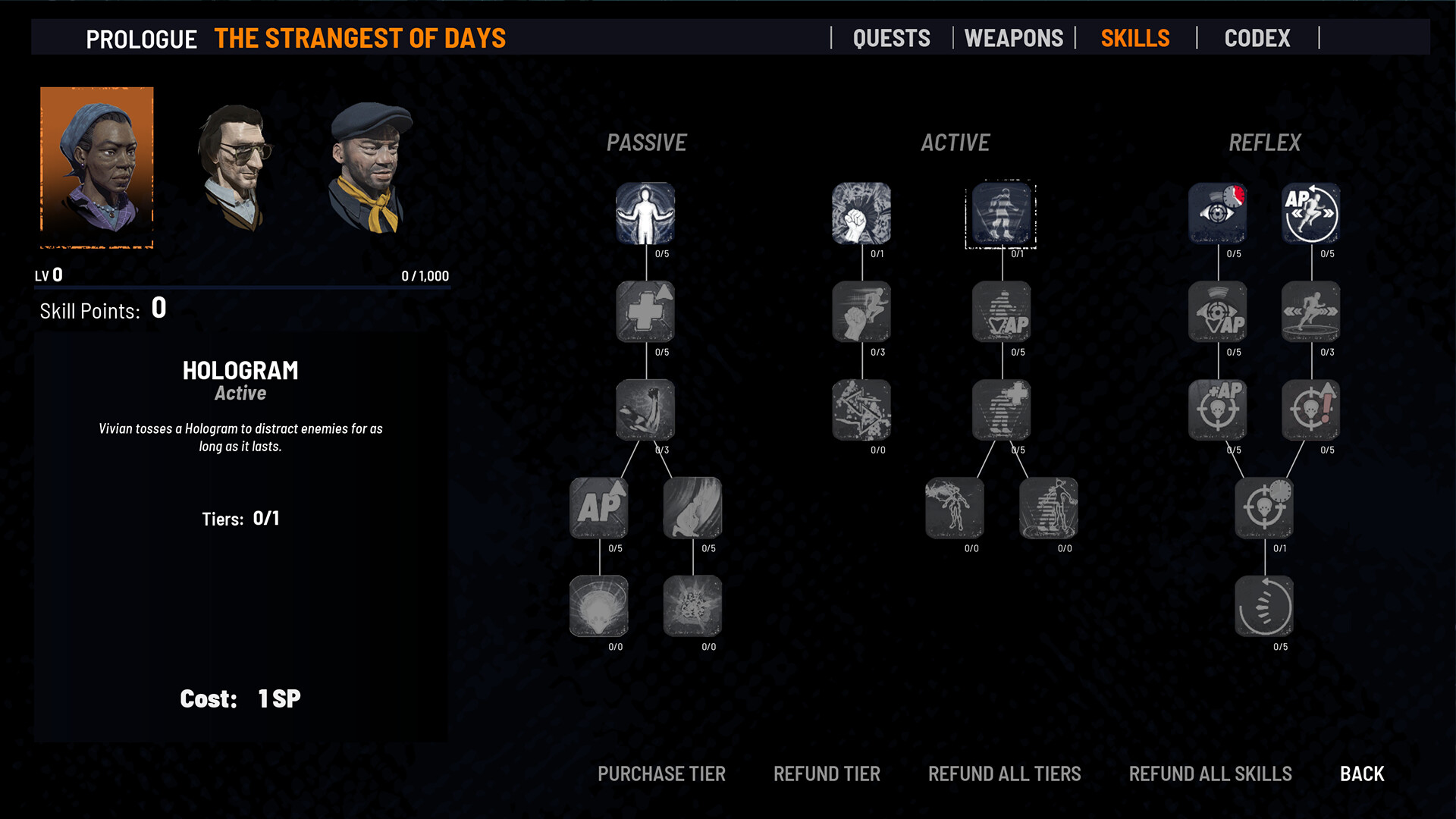
Task: Click the PURCHASE TIER button
Action: point(661,773)
